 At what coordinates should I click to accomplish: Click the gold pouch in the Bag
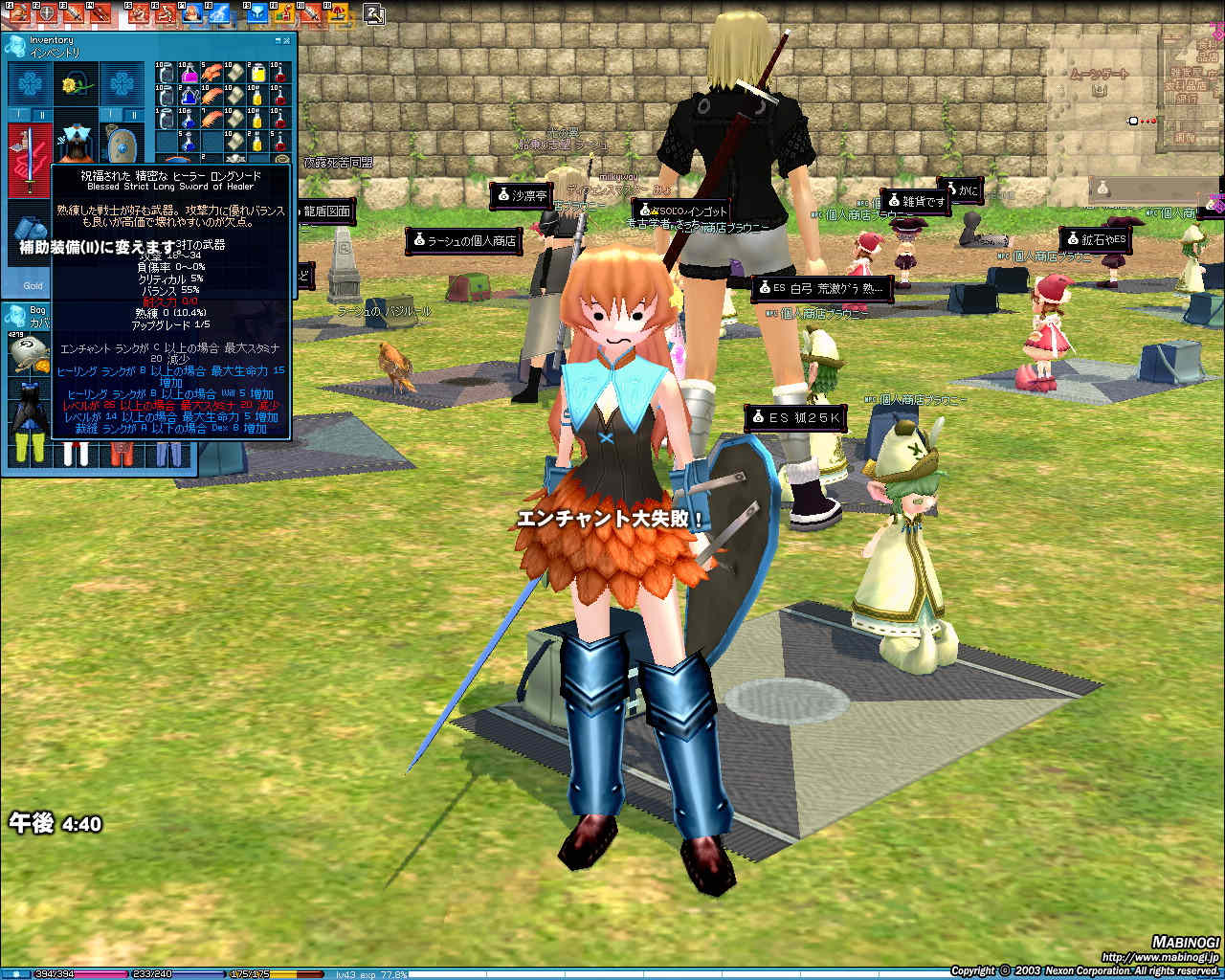click(29, 349)
